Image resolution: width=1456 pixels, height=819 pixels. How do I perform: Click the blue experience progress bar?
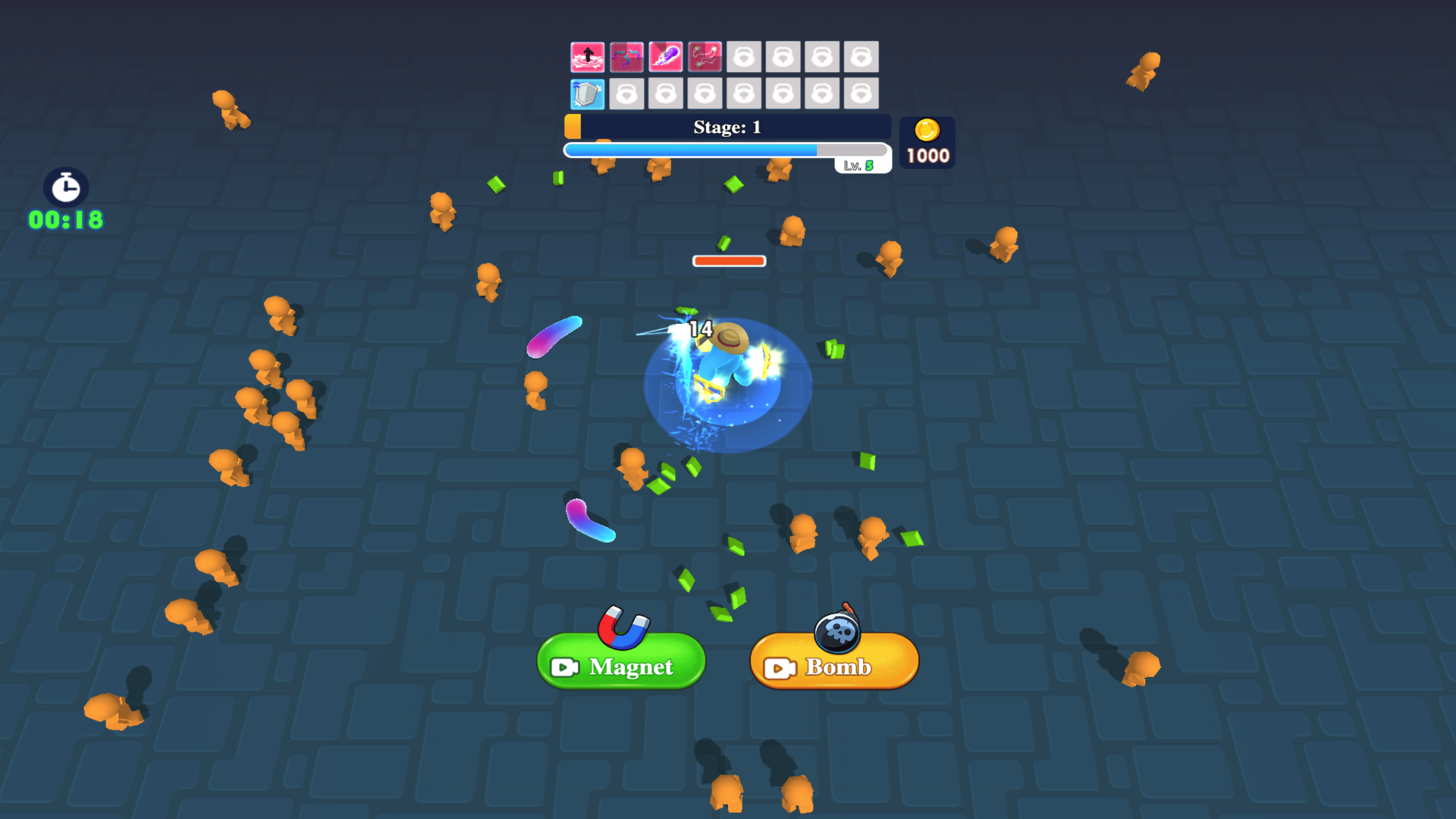pos(692,150)
